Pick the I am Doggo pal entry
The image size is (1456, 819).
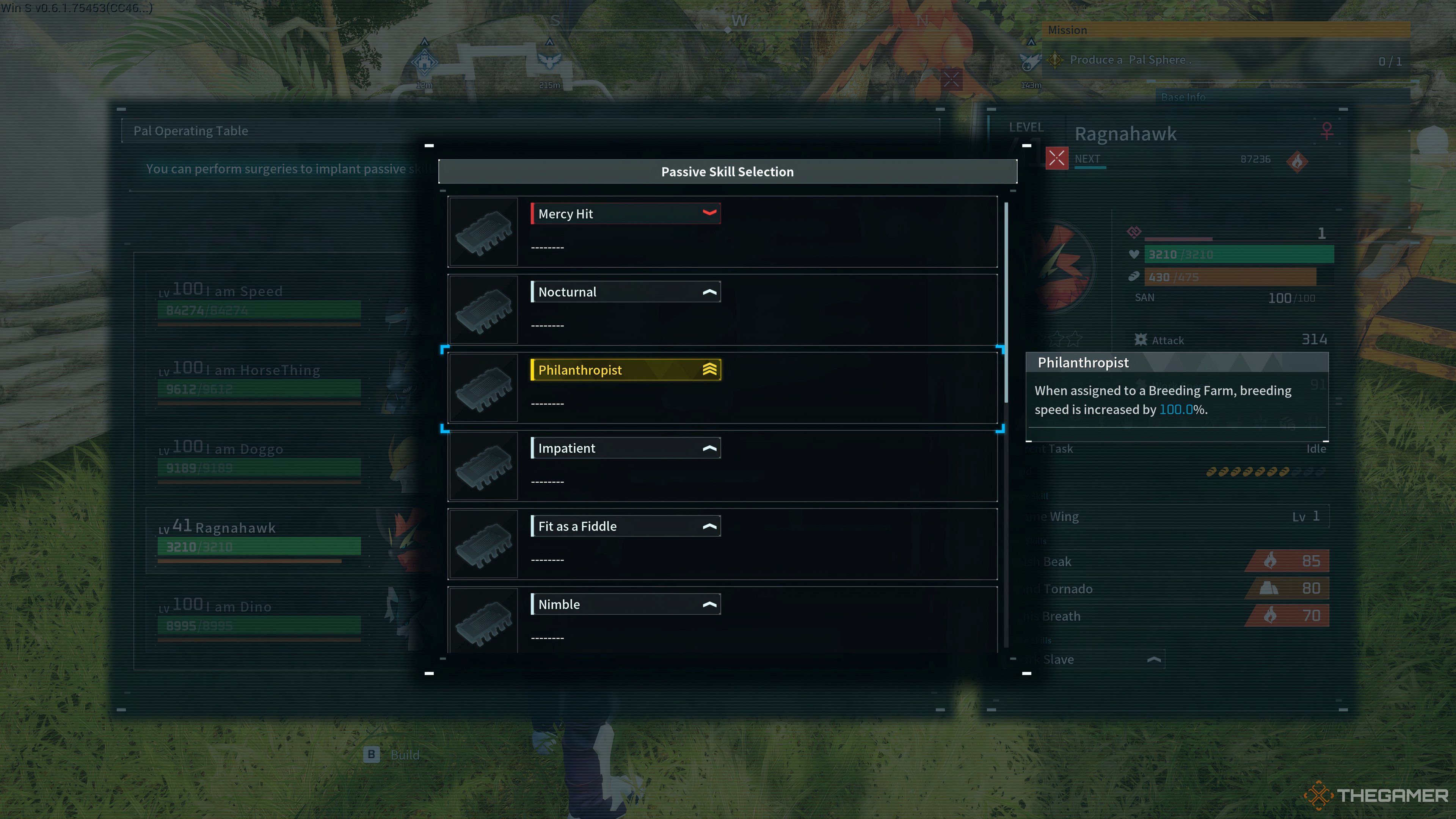tap(260, 460)
